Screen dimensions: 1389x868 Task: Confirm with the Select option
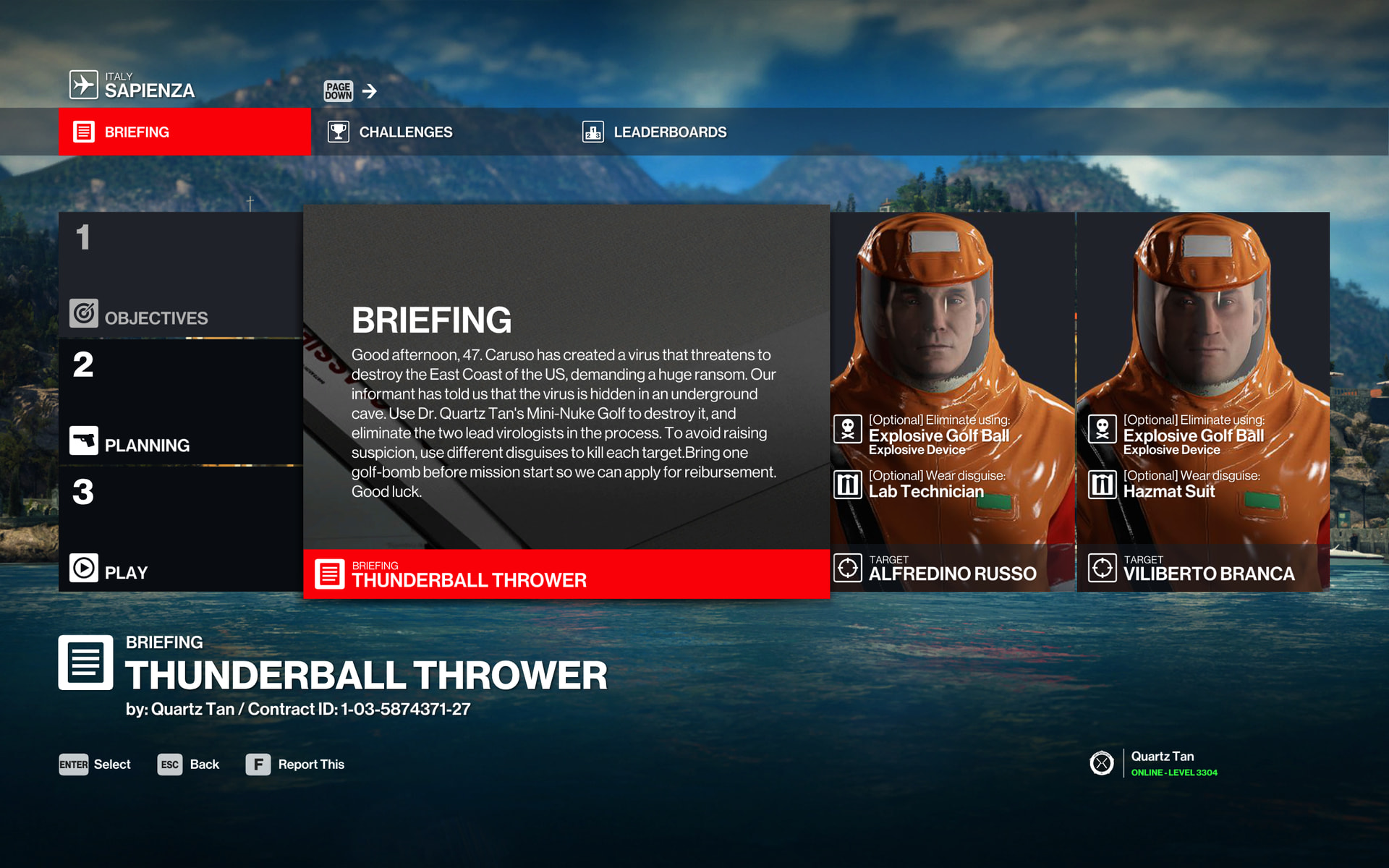[95, 765]
